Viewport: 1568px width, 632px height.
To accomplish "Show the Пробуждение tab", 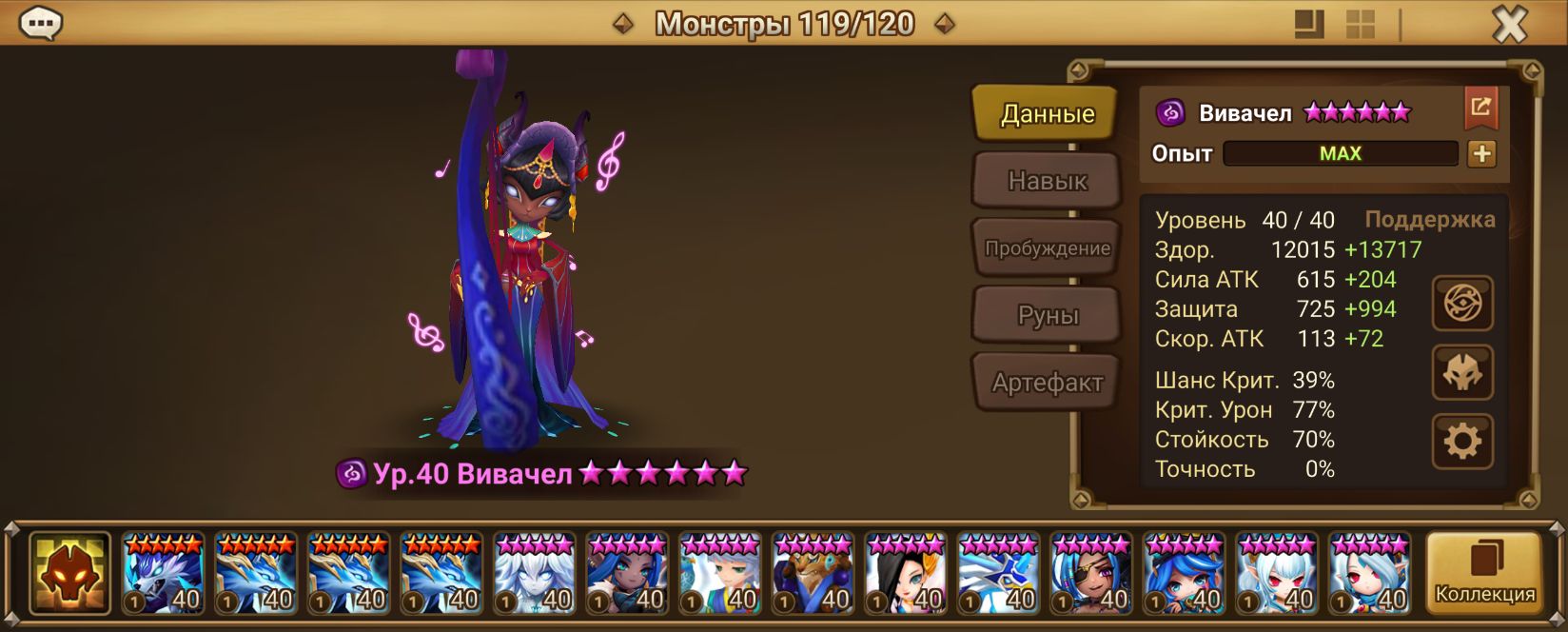I will click(1047, 248).
